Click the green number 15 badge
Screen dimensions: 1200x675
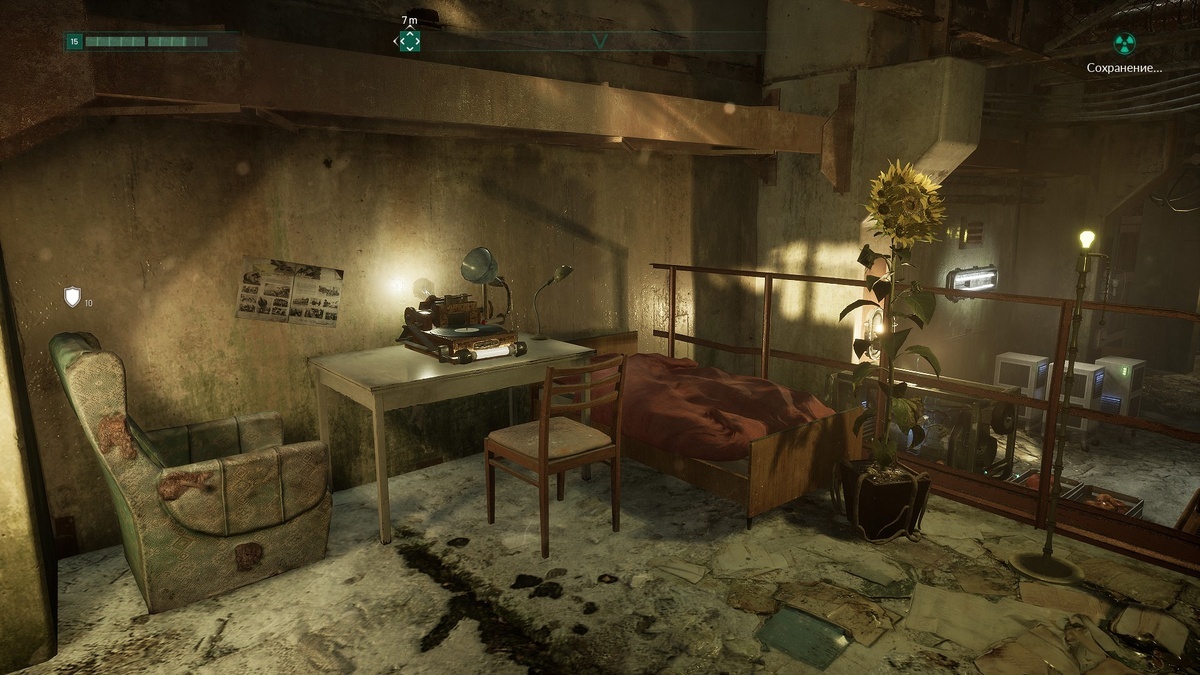click(x=74, y=42)
